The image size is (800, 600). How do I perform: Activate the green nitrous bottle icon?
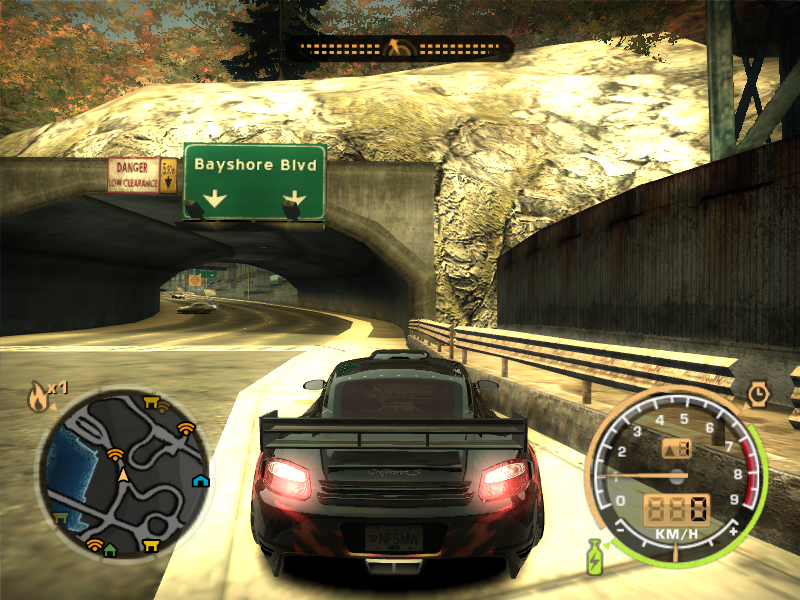593,555
